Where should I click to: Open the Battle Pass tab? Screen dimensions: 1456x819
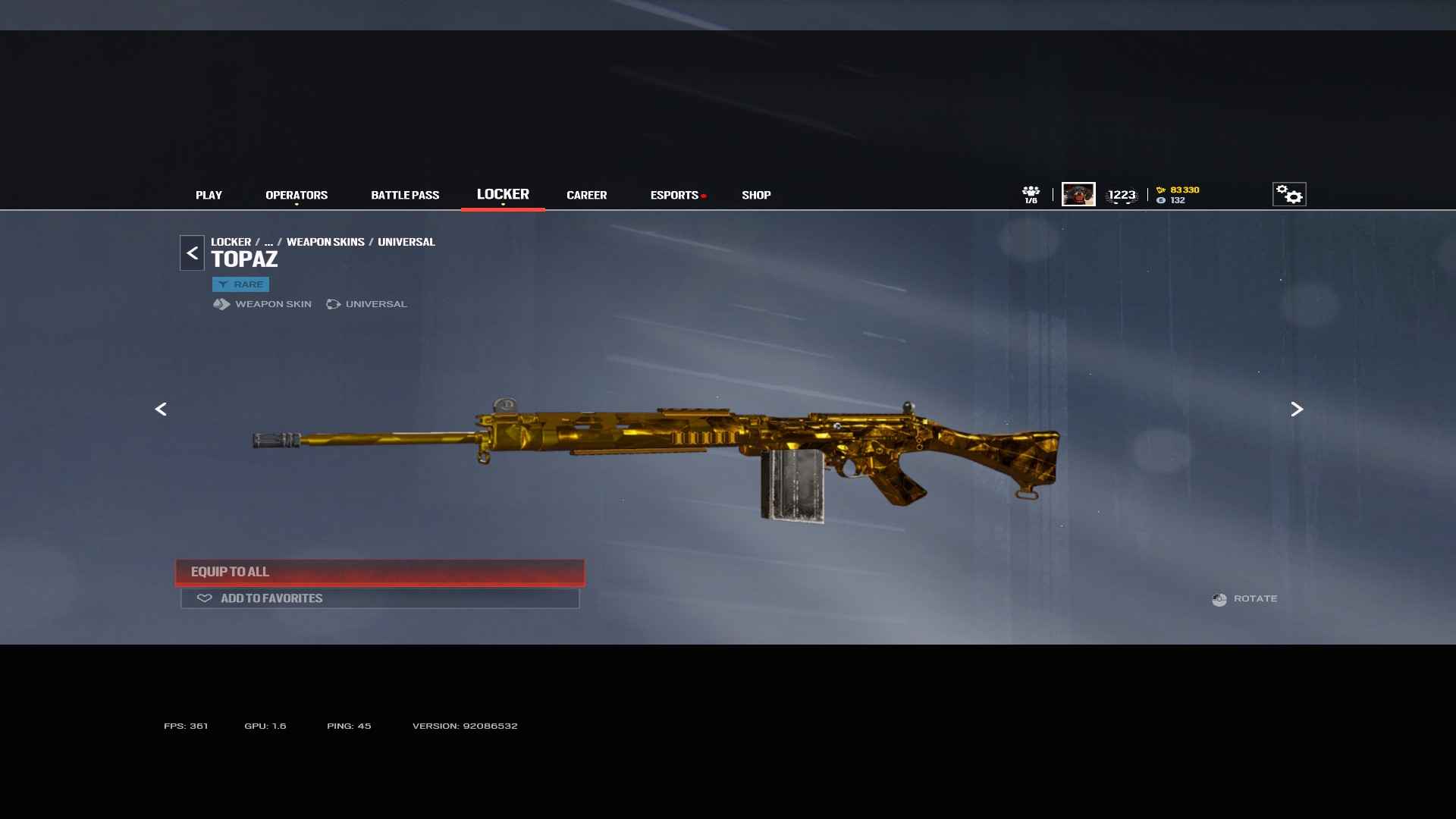405,195
